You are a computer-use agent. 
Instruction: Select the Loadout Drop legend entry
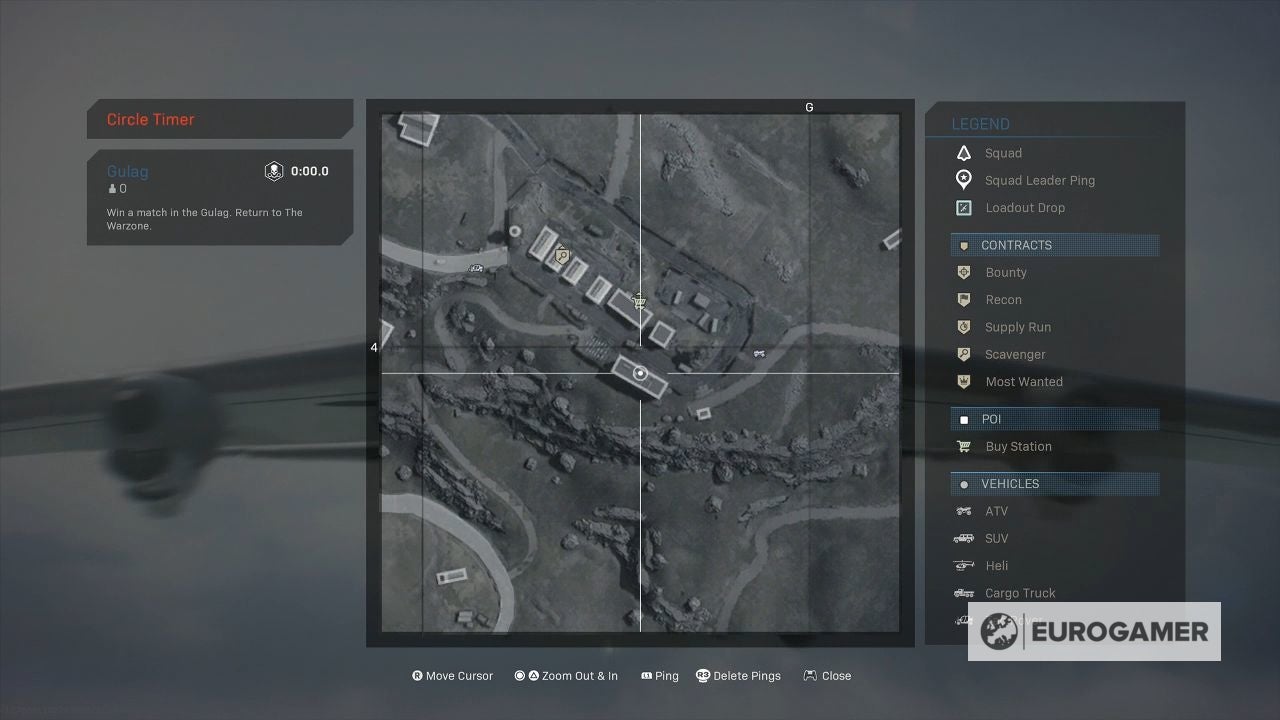[1024, 208]
